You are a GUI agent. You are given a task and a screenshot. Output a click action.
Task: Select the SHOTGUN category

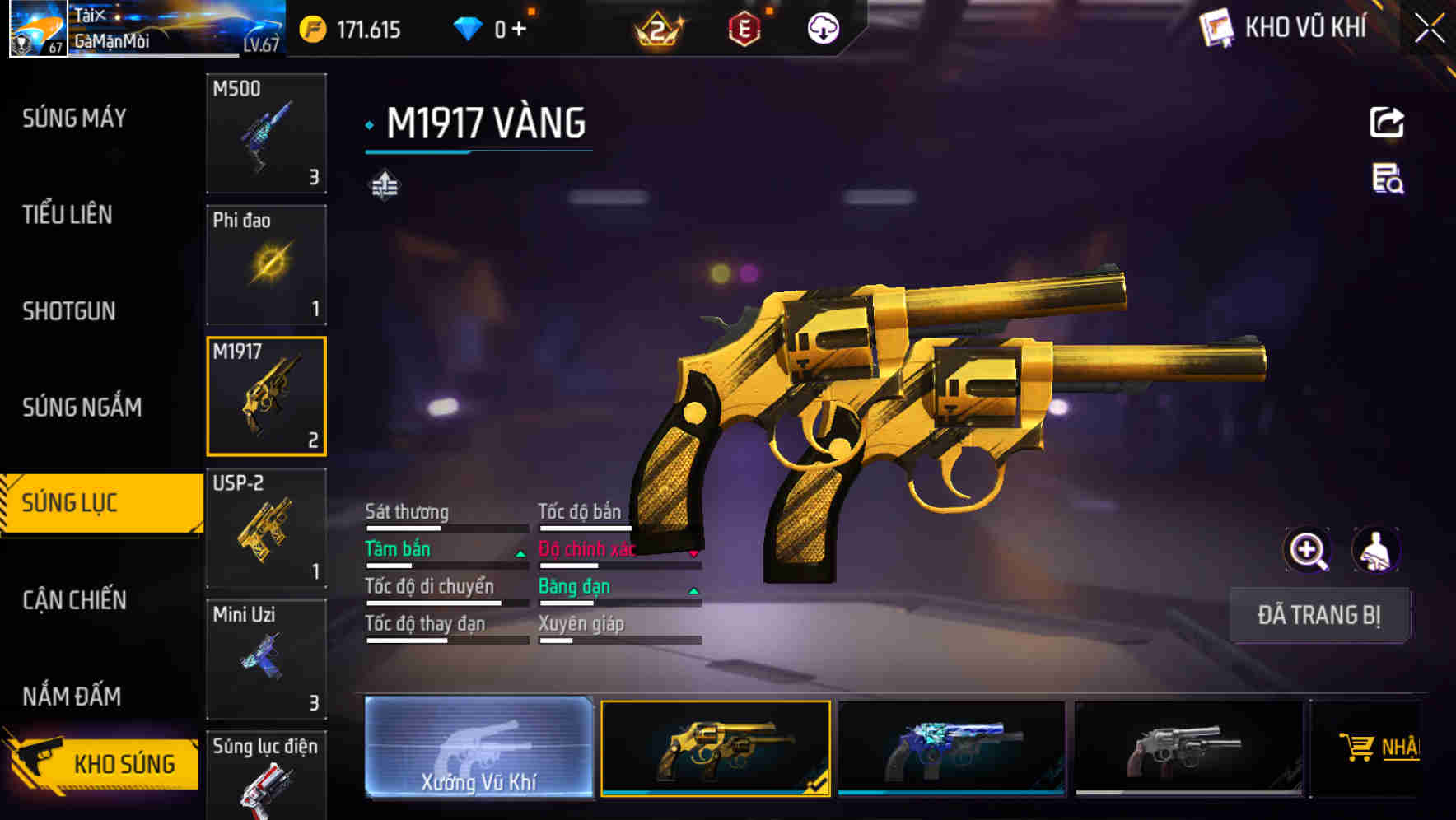(69, 311)
